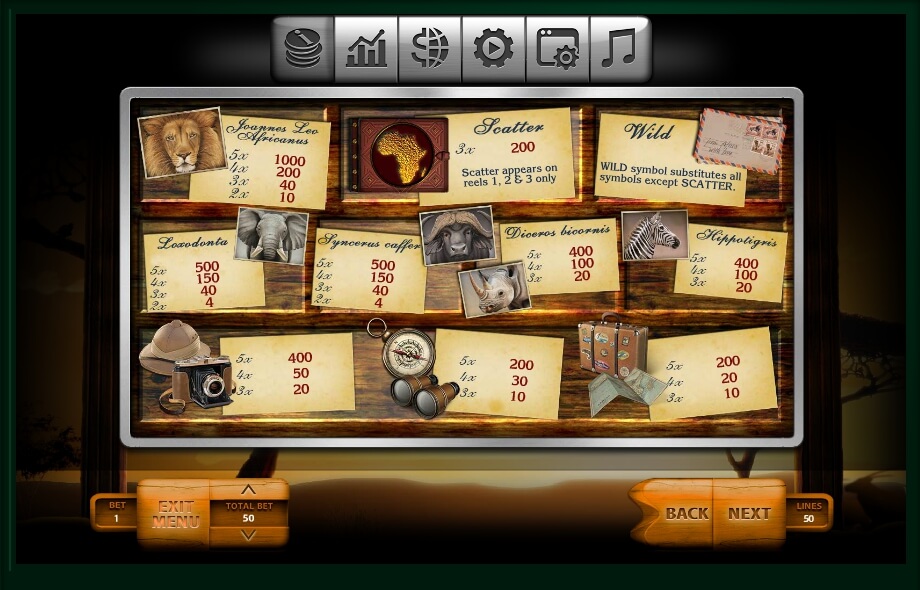The width and height of the screenshot is (920, 590).
Task: Open the window settings tab
Action: pyautogui.click(x=557, y=49)
